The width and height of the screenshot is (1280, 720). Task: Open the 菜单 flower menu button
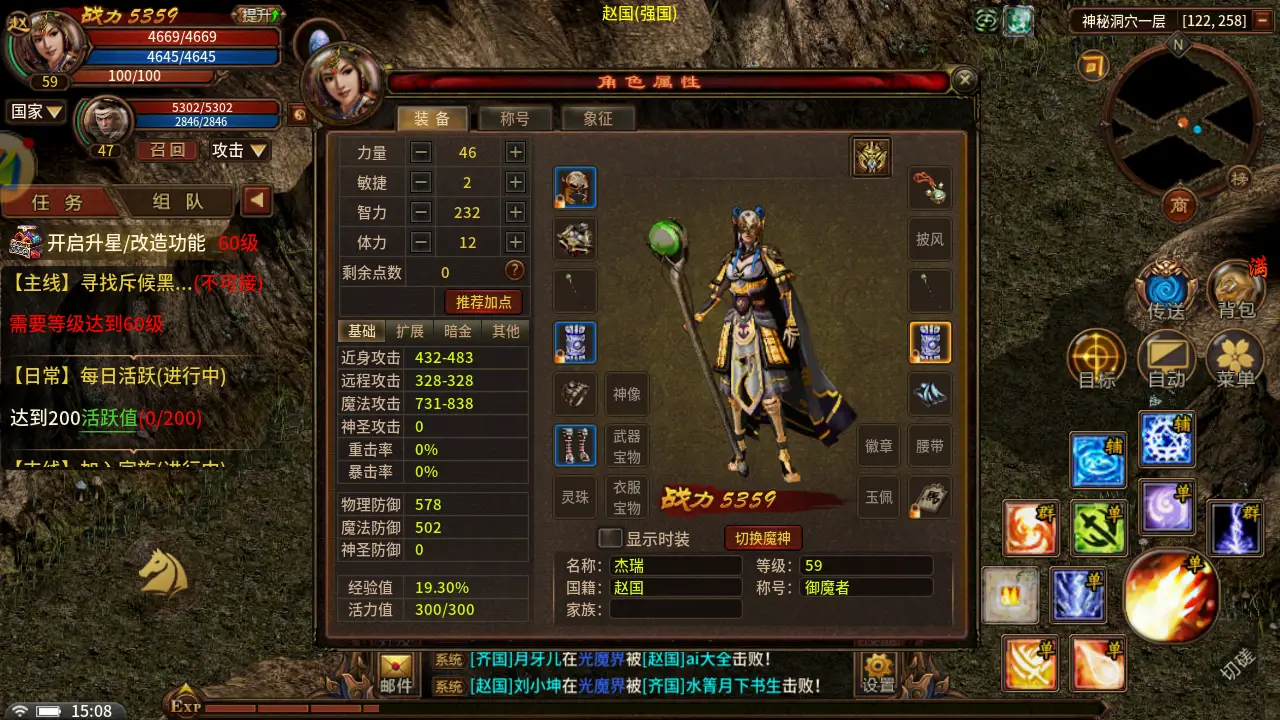coord(1236,359)
